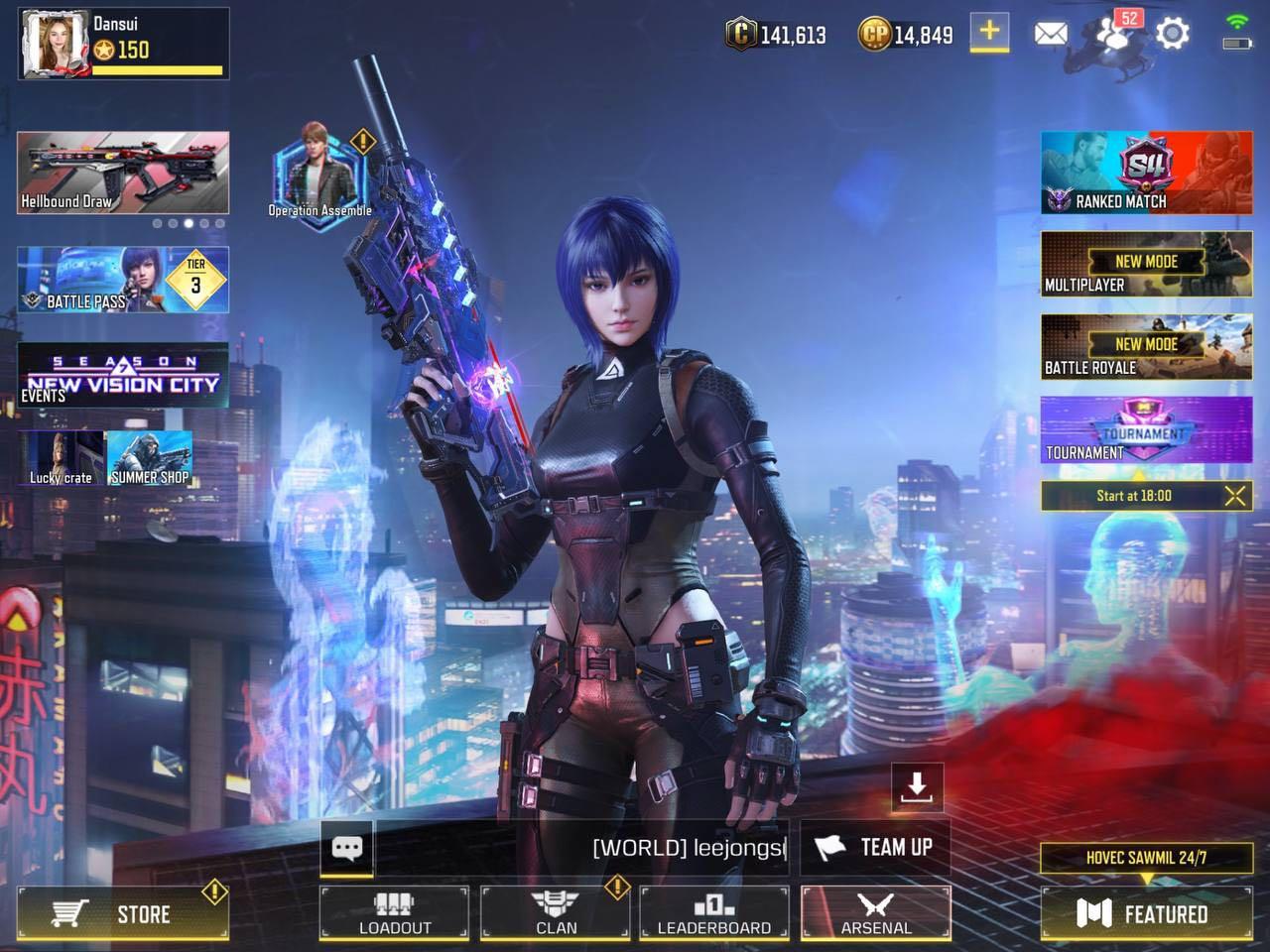Open the new Battle Royale mode
Viewport: 1270px width, 952px height.
(x=1145, y=345)
